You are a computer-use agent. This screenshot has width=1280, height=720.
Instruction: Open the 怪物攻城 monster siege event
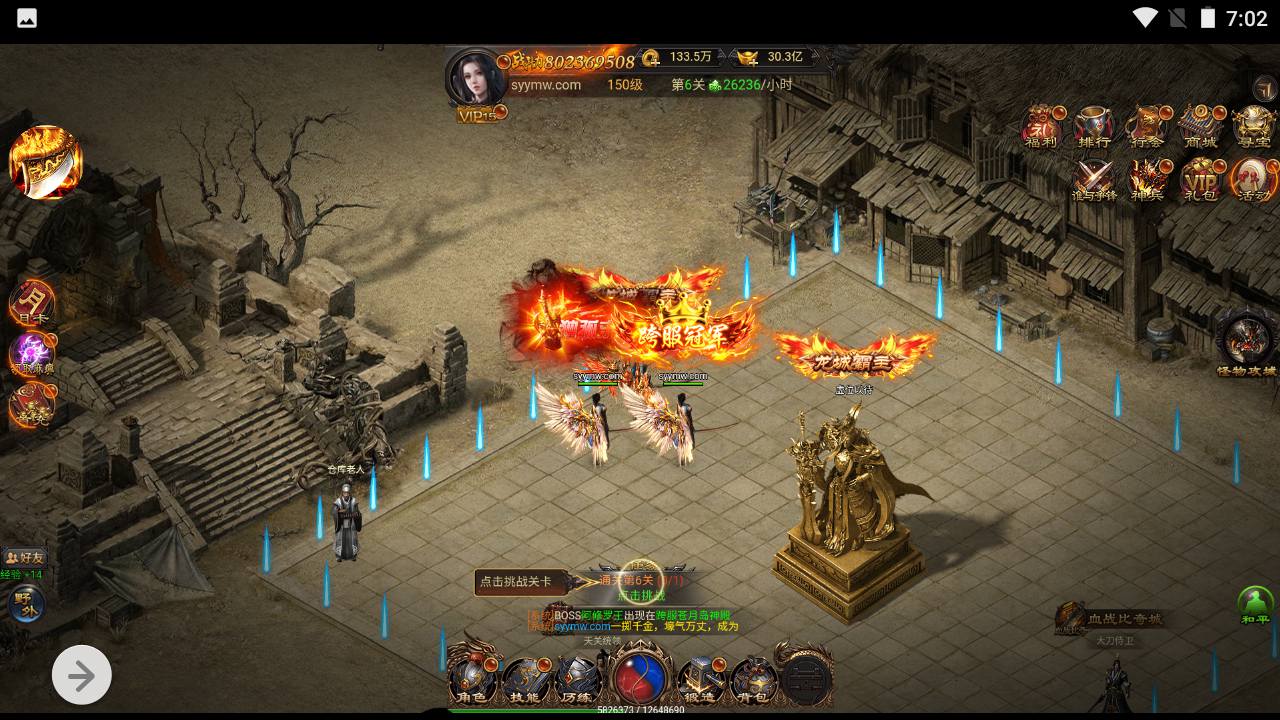pos(1246,344)
